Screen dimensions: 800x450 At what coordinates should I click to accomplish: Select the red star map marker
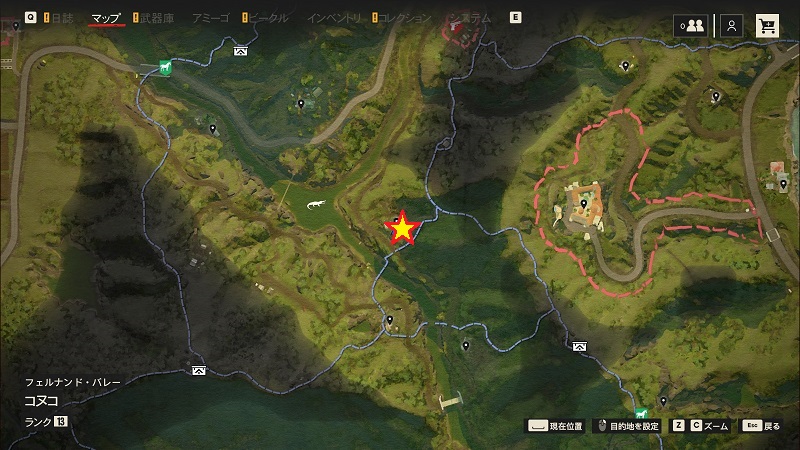point(402,229)
